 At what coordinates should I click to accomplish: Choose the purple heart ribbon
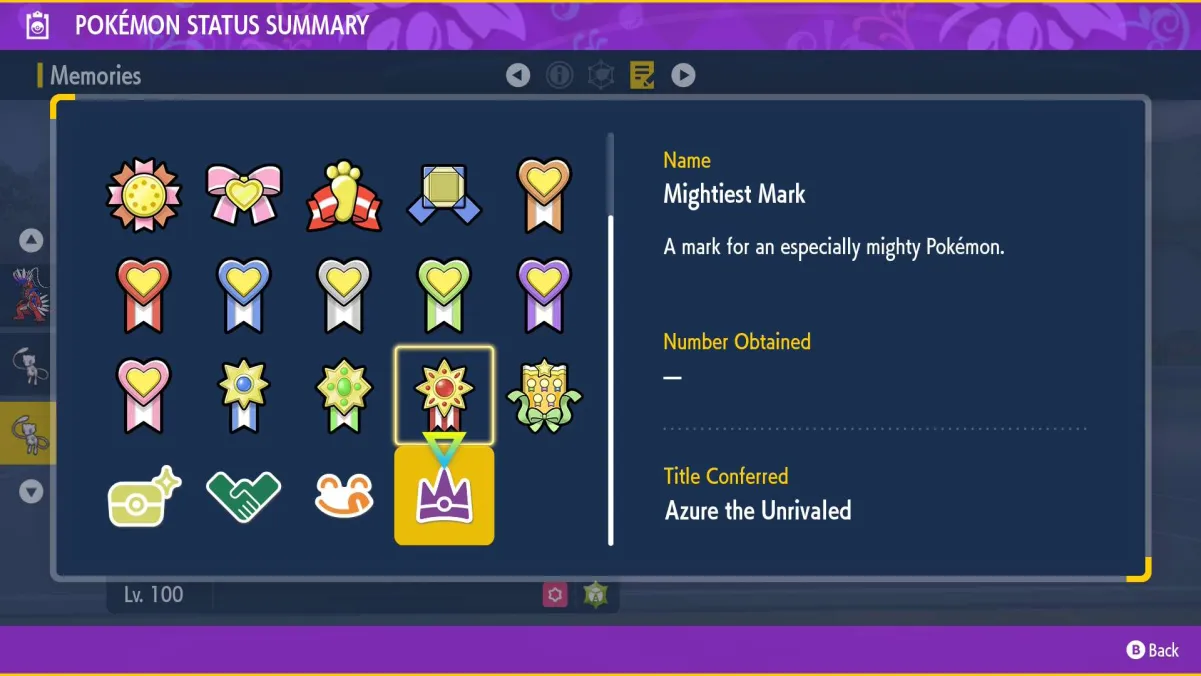tap(544, 295)
